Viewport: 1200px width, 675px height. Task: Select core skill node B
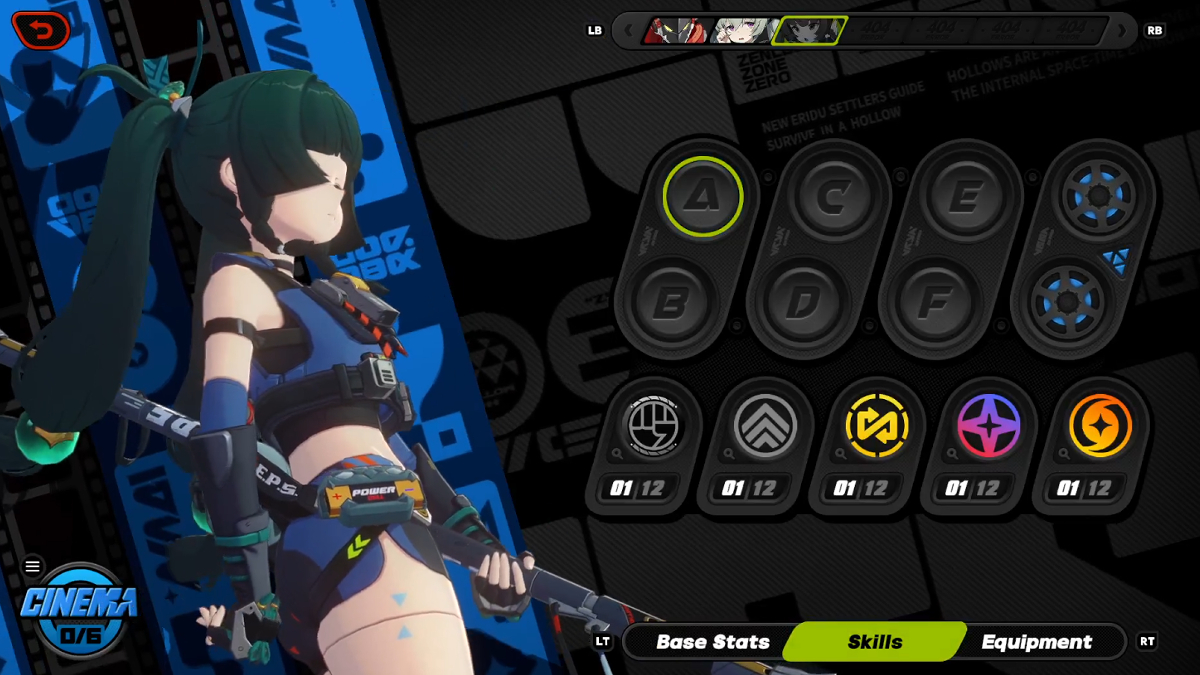pyautogui.click(x=668, y=303)
